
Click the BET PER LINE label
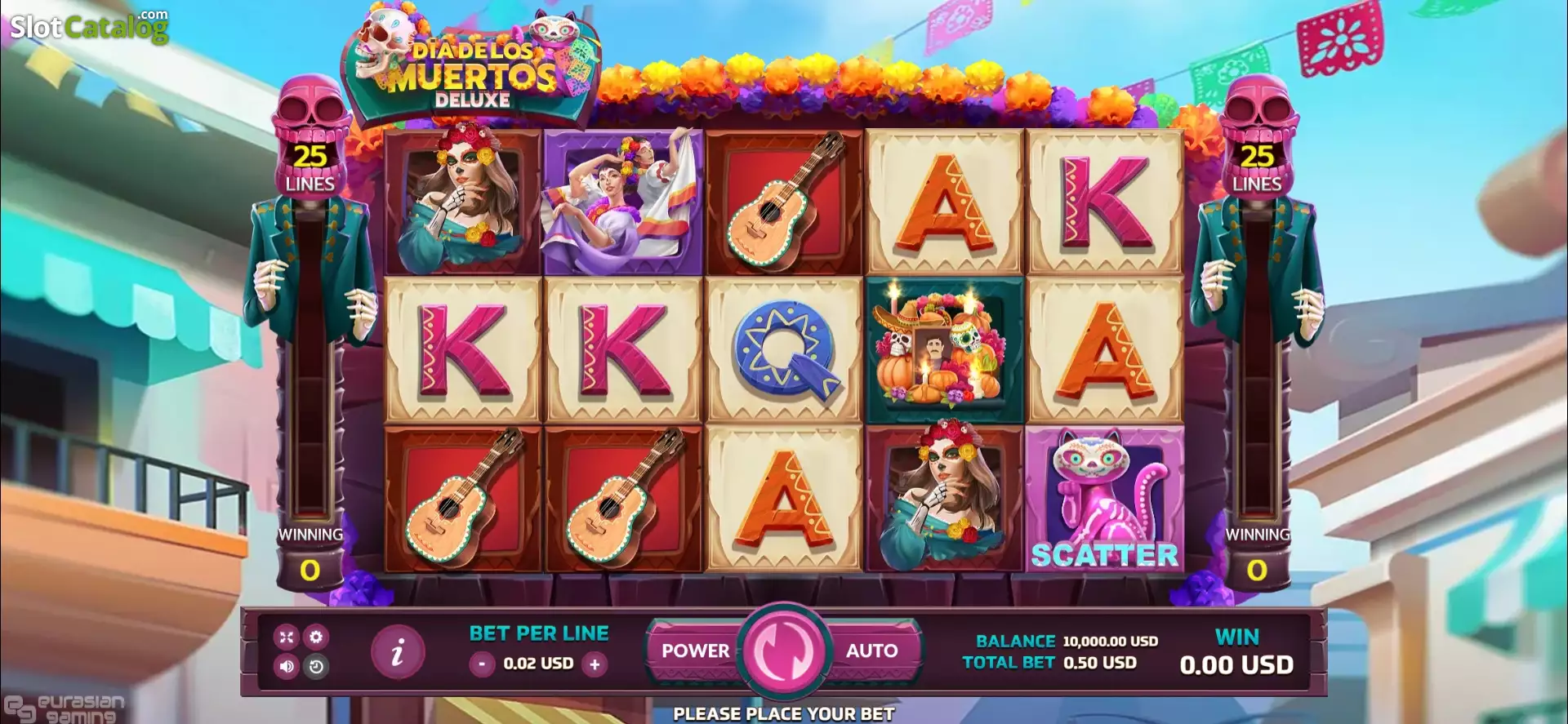[538, 633]
